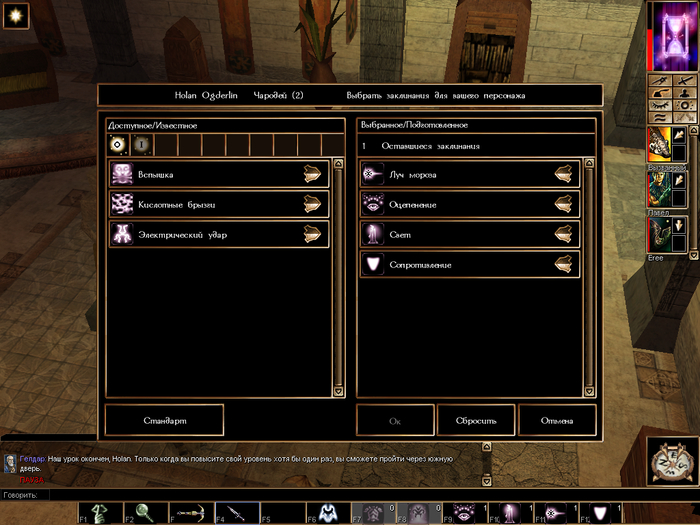Cancel with the Отмена button
The height and width of the screenshot is (525, 700).
(x=557, y=420)
